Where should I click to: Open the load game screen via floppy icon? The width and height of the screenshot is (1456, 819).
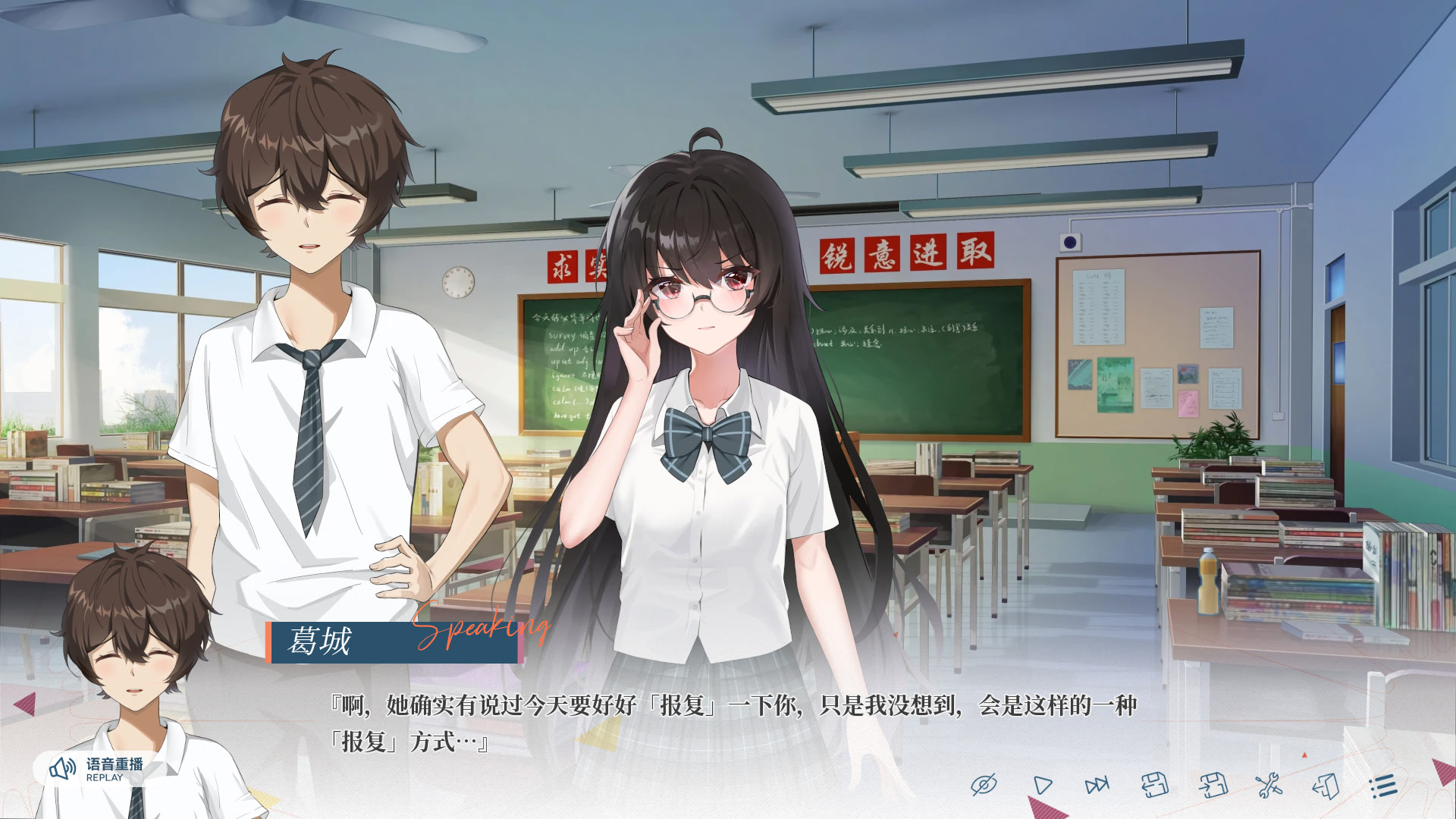click(1155, 786)
